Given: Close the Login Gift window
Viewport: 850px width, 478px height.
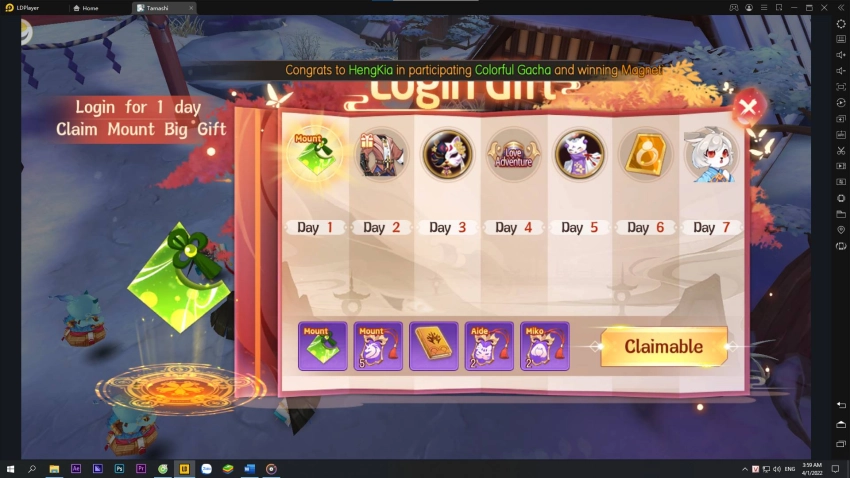Looking at the screenshot, I should tap(748, 105).
